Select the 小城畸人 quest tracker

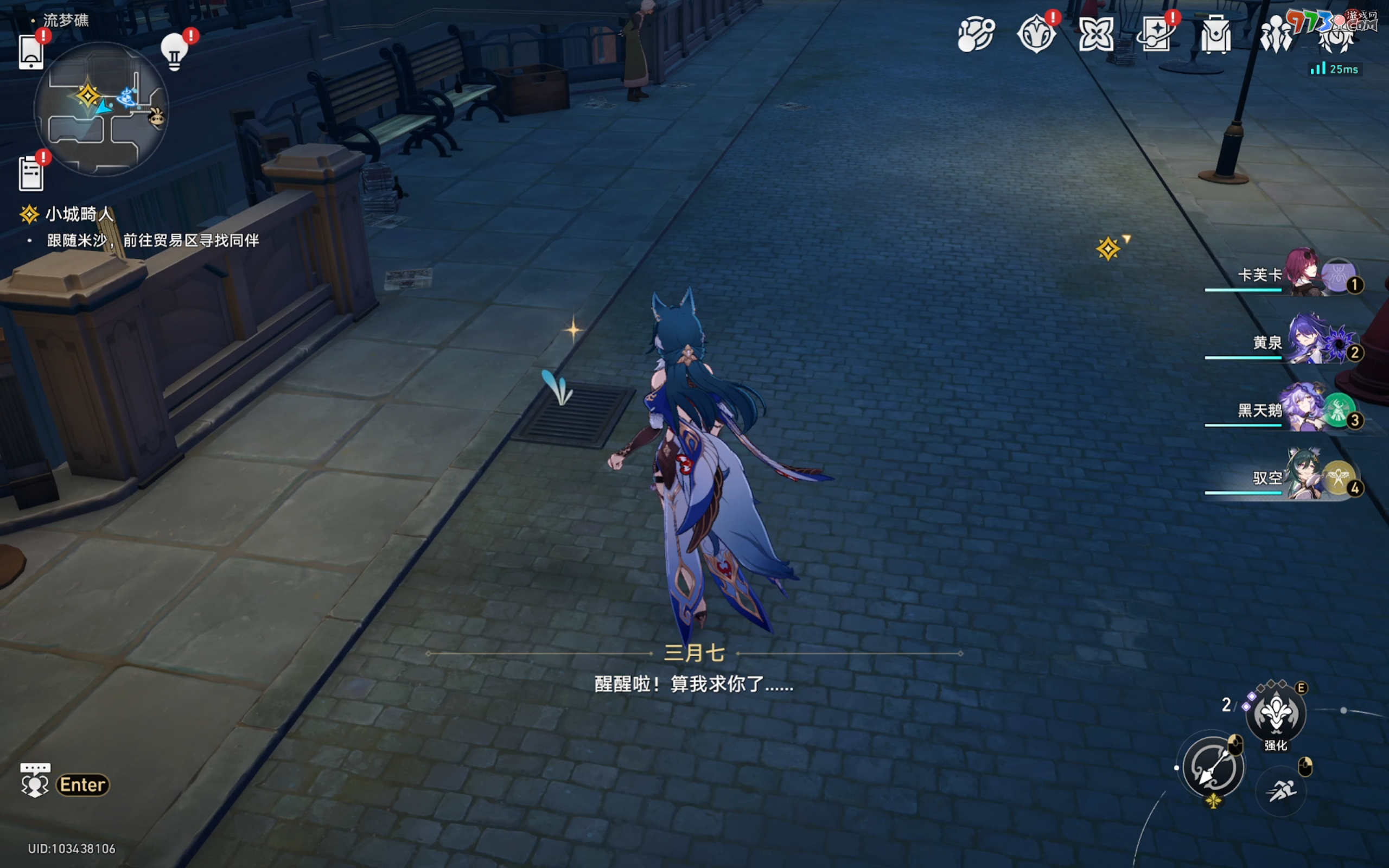point(79,214)
